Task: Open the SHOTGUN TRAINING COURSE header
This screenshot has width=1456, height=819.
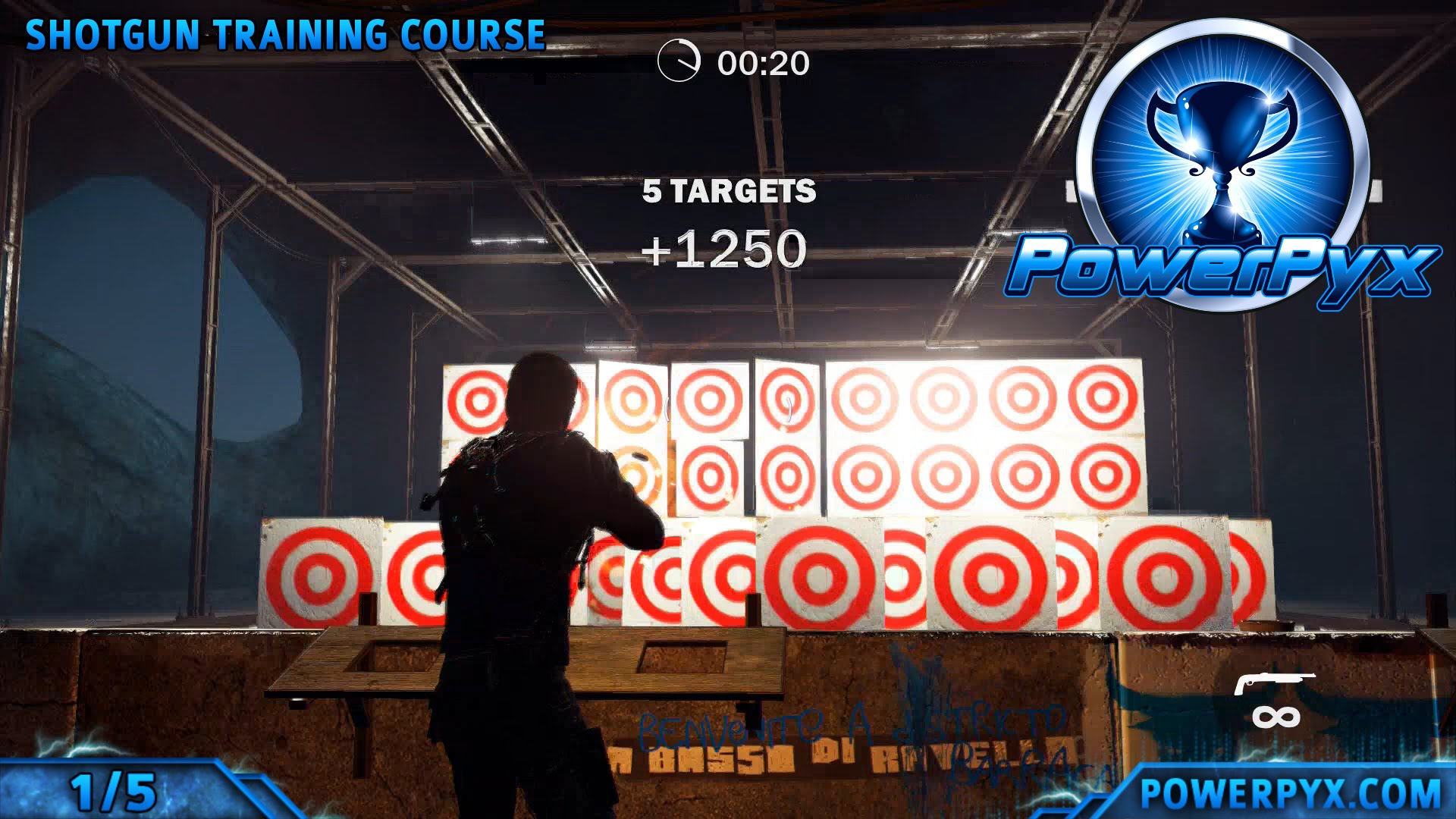Action: pos(286,33)
